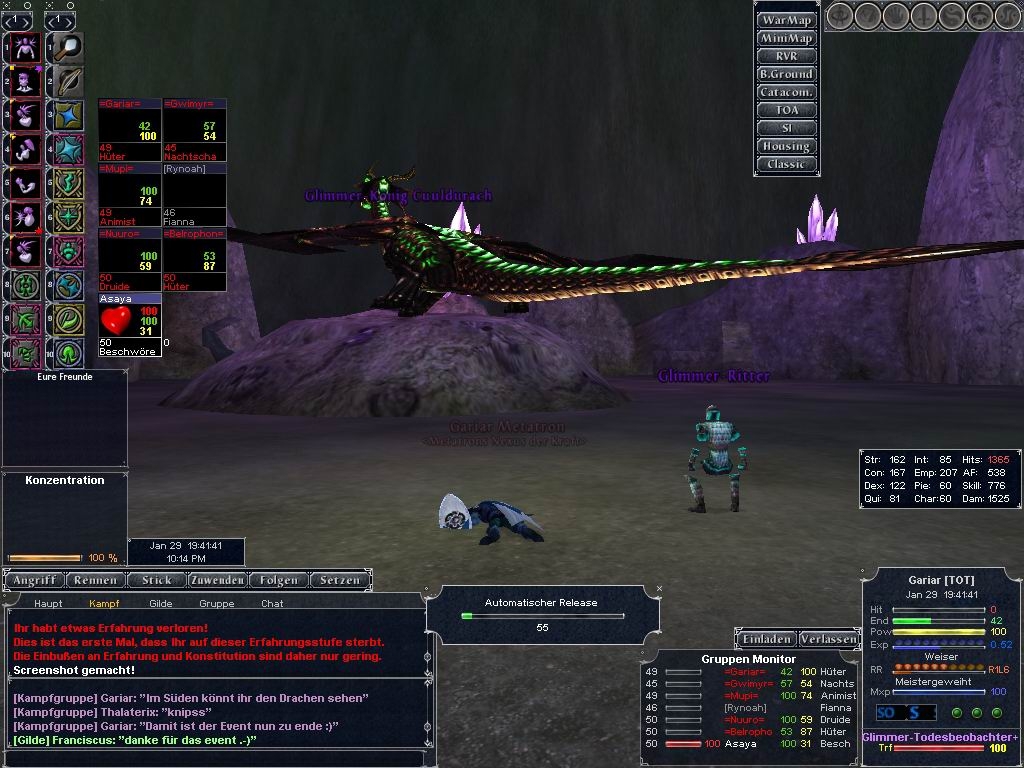This screenshot has height=768, width=1024.
Task: Switch to the Gruppe chat tab
Action: 216,604
